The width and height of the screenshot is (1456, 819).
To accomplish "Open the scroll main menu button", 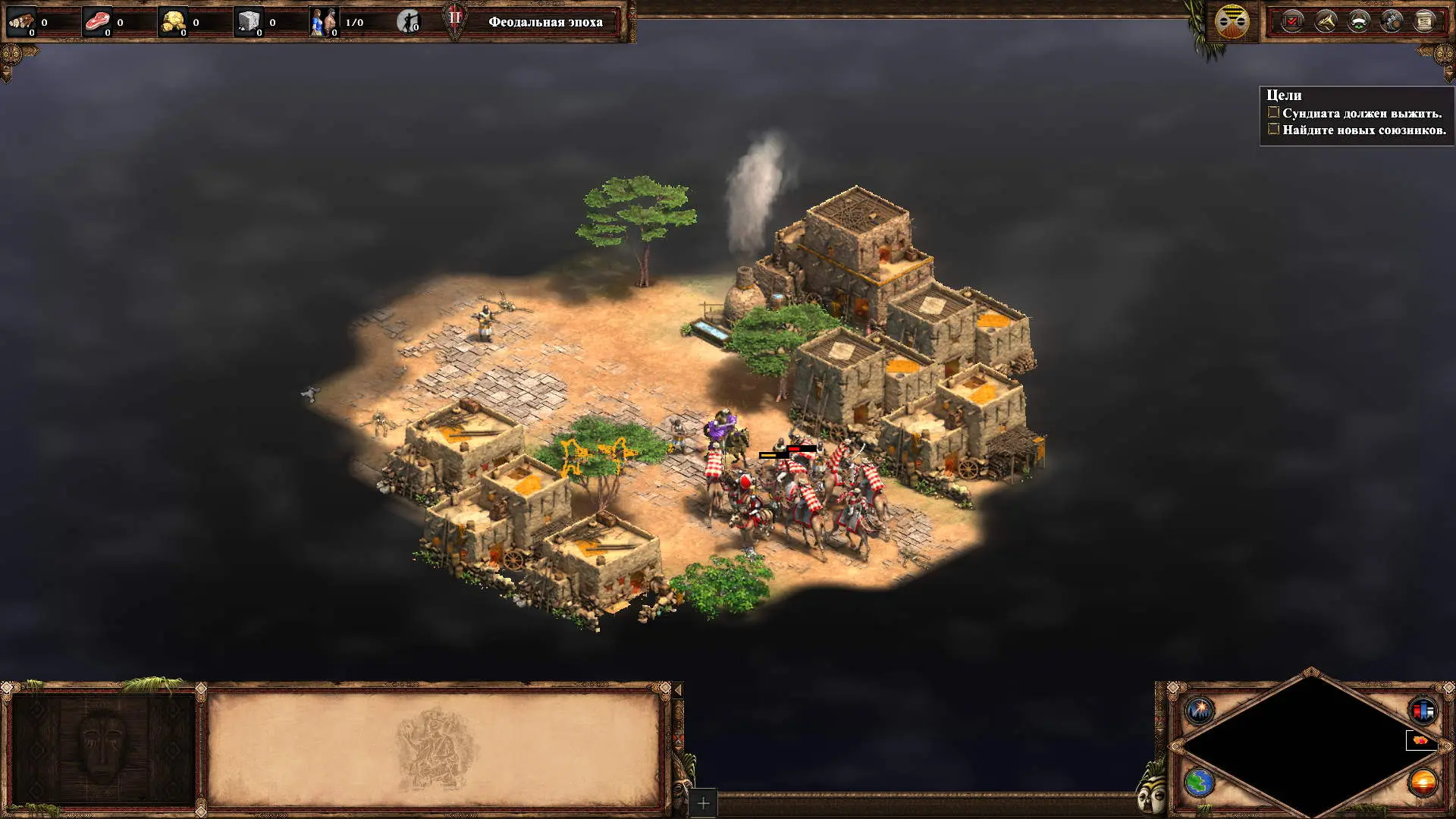I will (1425, 21).
